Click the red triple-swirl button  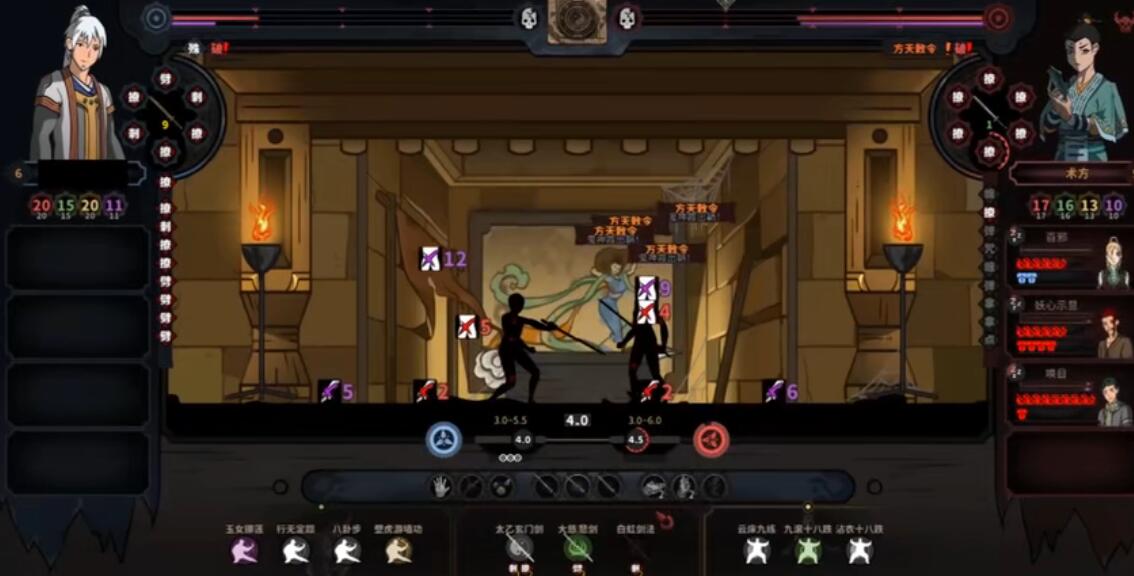click(711, 438)
